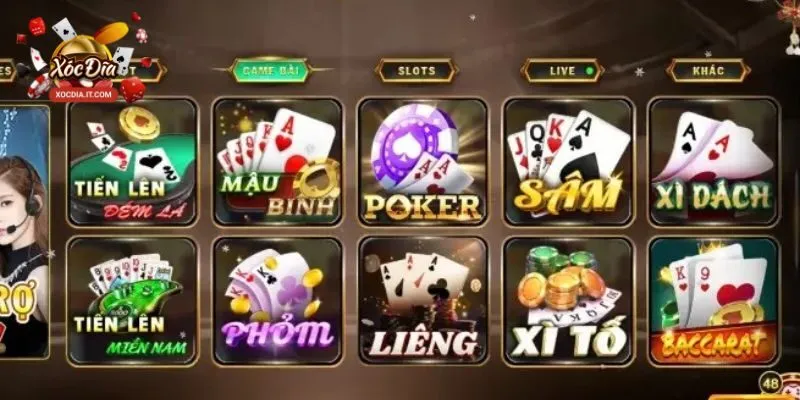The width and height of the screenshot is (800, 400).
Task: Show the Khác category tab
Action: pos(708,71)
